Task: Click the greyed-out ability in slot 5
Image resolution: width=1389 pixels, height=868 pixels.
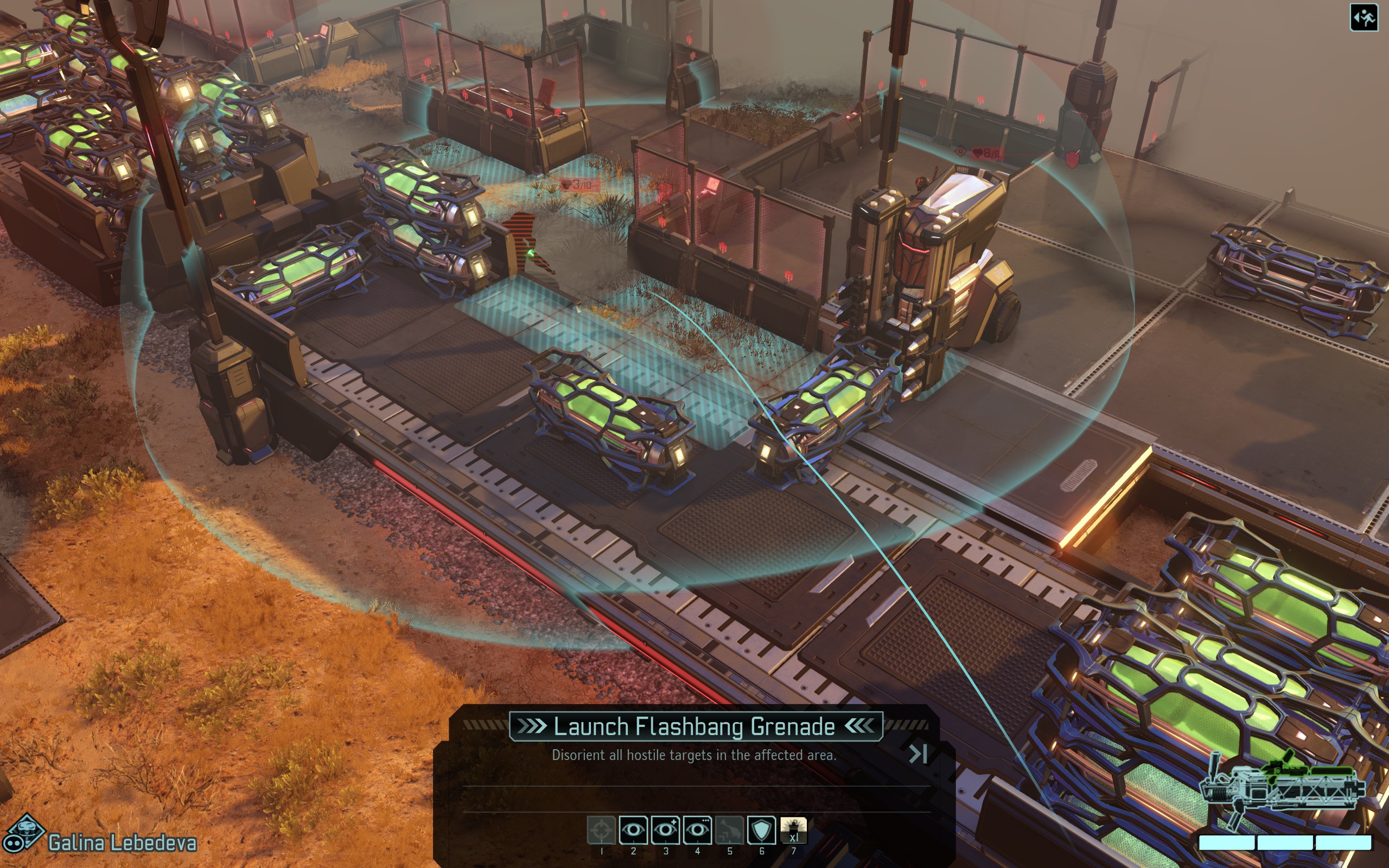Action: pyautogui.click(x=730, y=830)
